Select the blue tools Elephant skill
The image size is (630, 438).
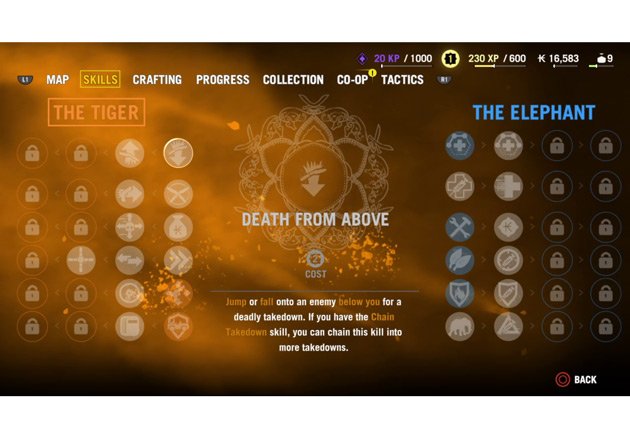pyautogui.click(x=460, y=226)
